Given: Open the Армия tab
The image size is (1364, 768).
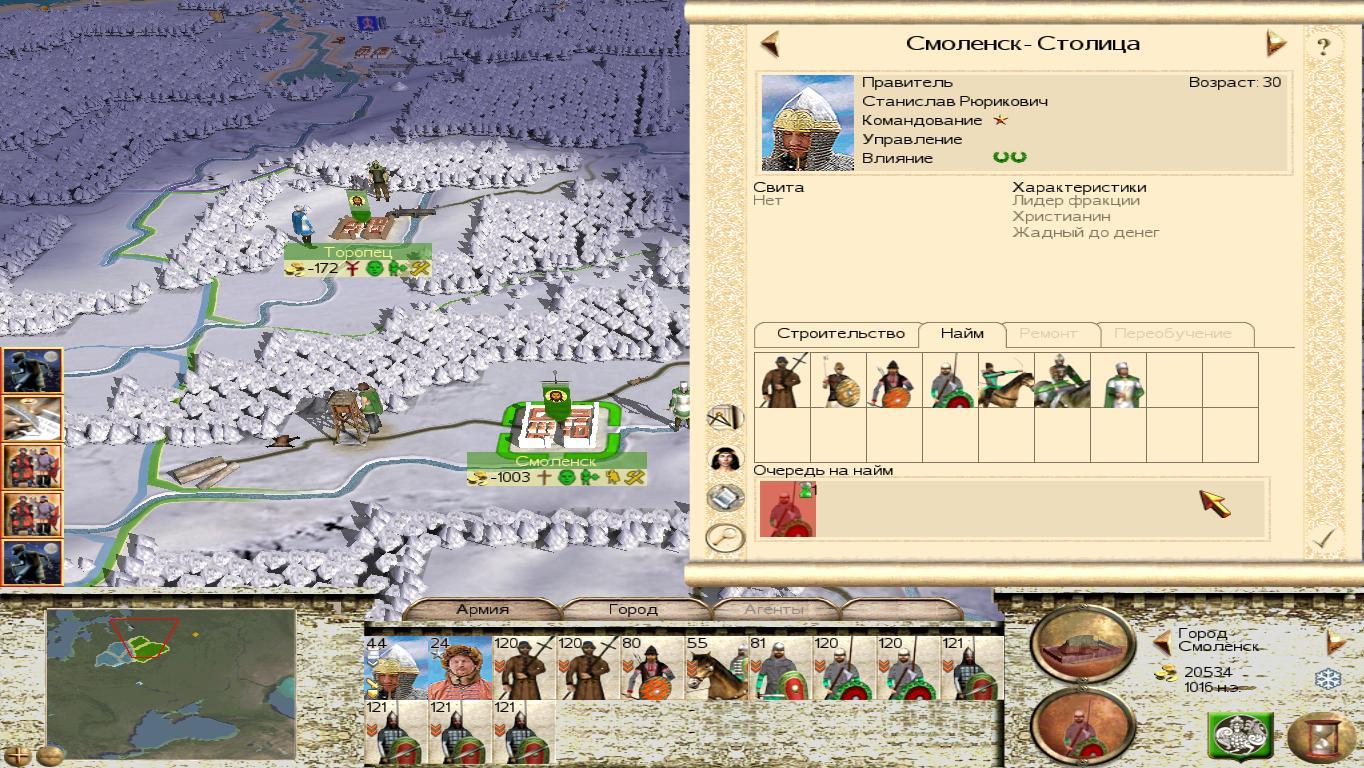Looking at the screenshot, I should pos(483,609).
